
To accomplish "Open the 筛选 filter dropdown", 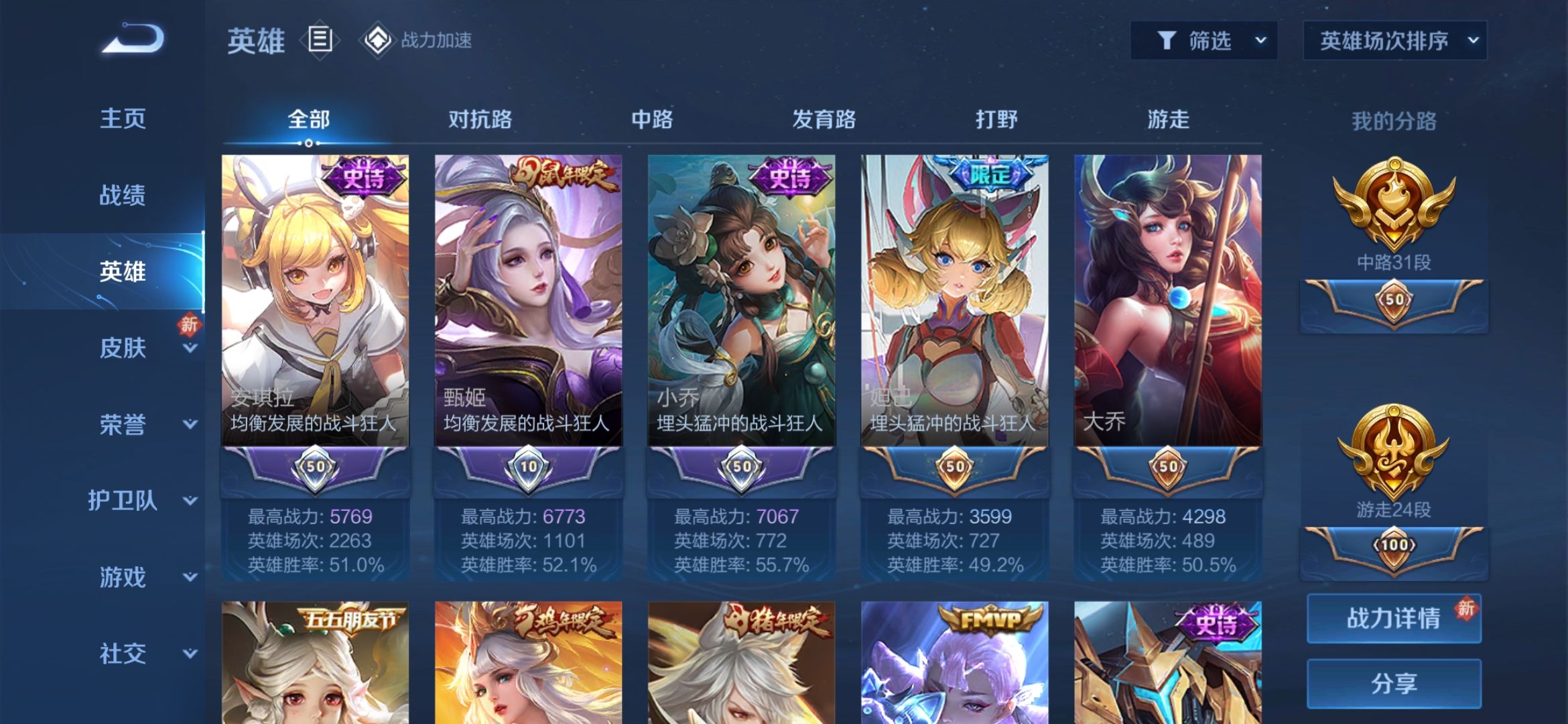I will (x=1203, y=41).
